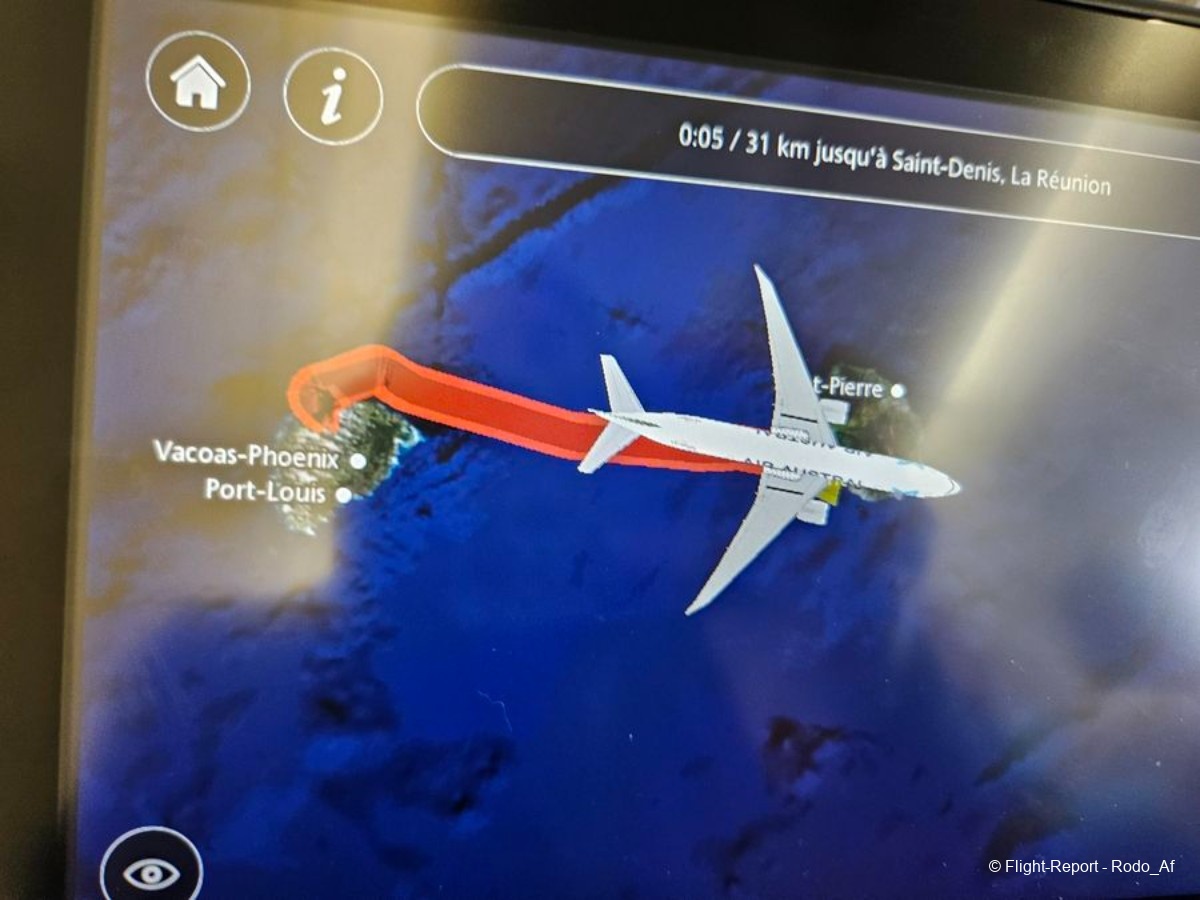
Task: Show flight information with the i button
Action: click(x=333, y=96)
